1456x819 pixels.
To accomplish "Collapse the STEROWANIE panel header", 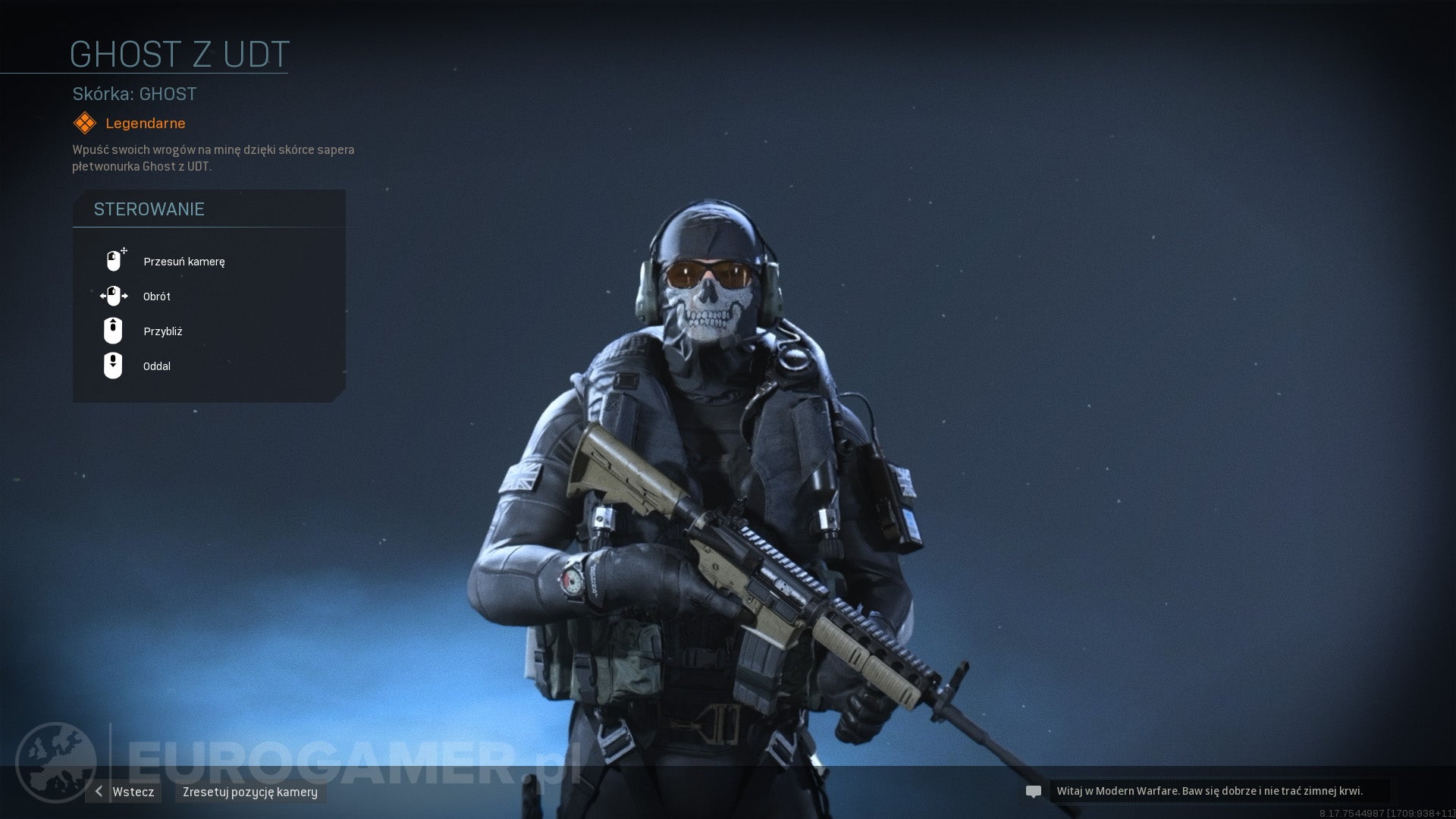I will point(149,209).
